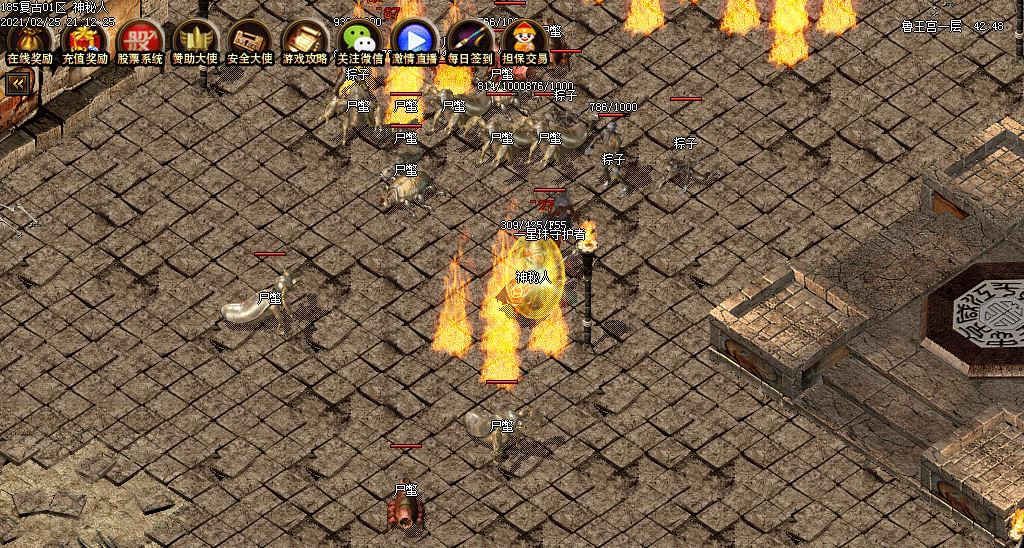The width and height of the screenshot is (1024, 548).
Task: Launch the 激情直播 live stream
Action: (415, 41)
